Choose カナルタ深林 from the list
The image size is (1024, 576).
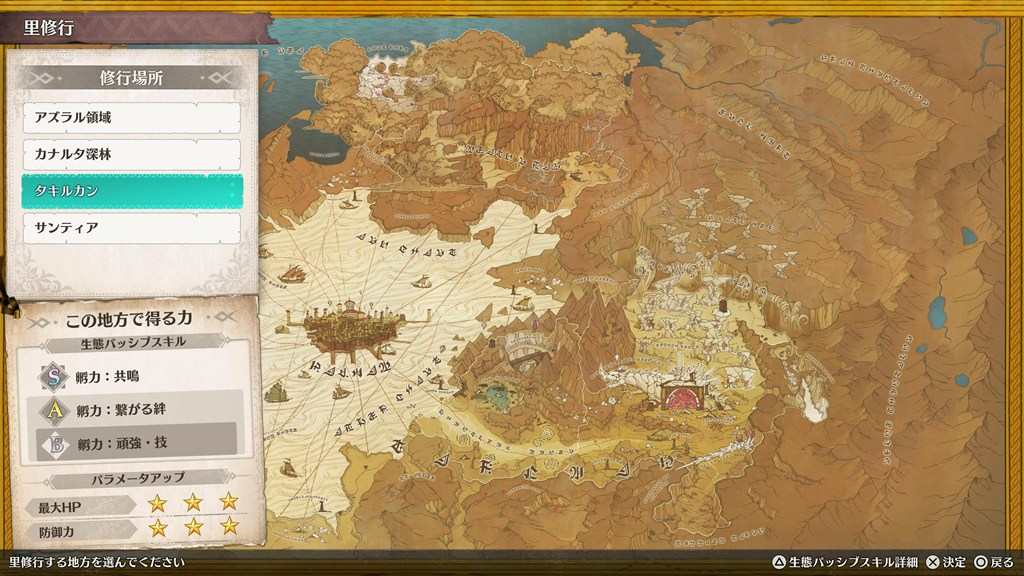point(131,154)
